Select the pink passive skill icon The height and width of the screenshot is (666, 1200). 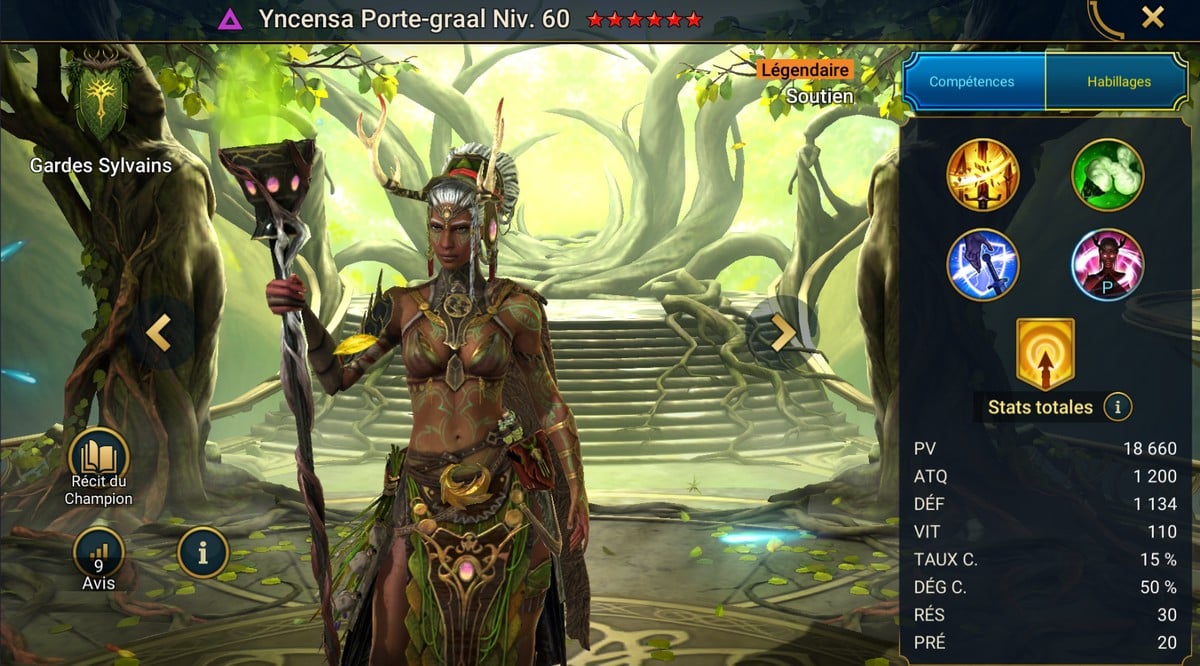click(1108, 264)
